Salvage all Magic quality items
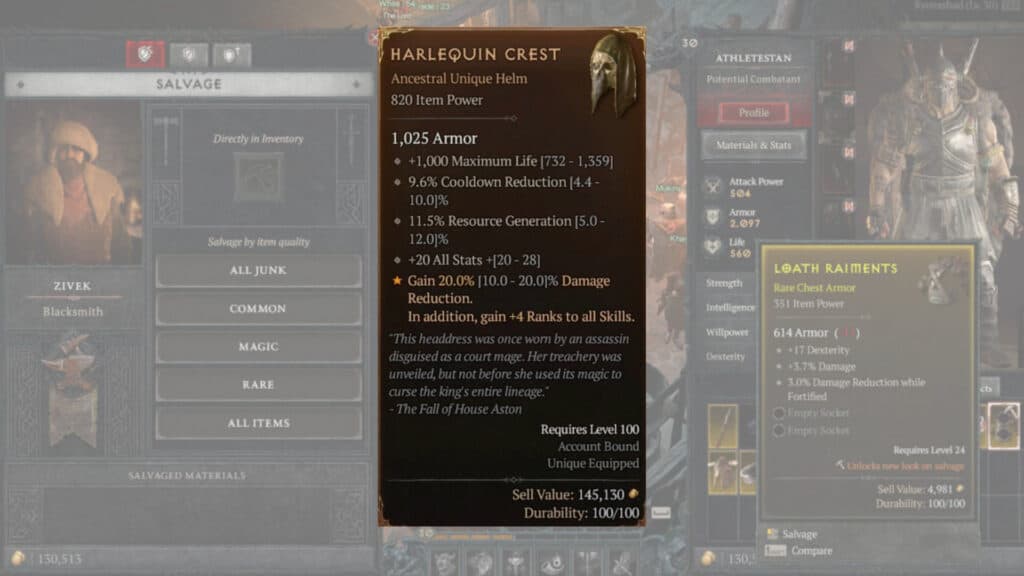The width and height of the screenshot is (1024, 576). point(258,346)
